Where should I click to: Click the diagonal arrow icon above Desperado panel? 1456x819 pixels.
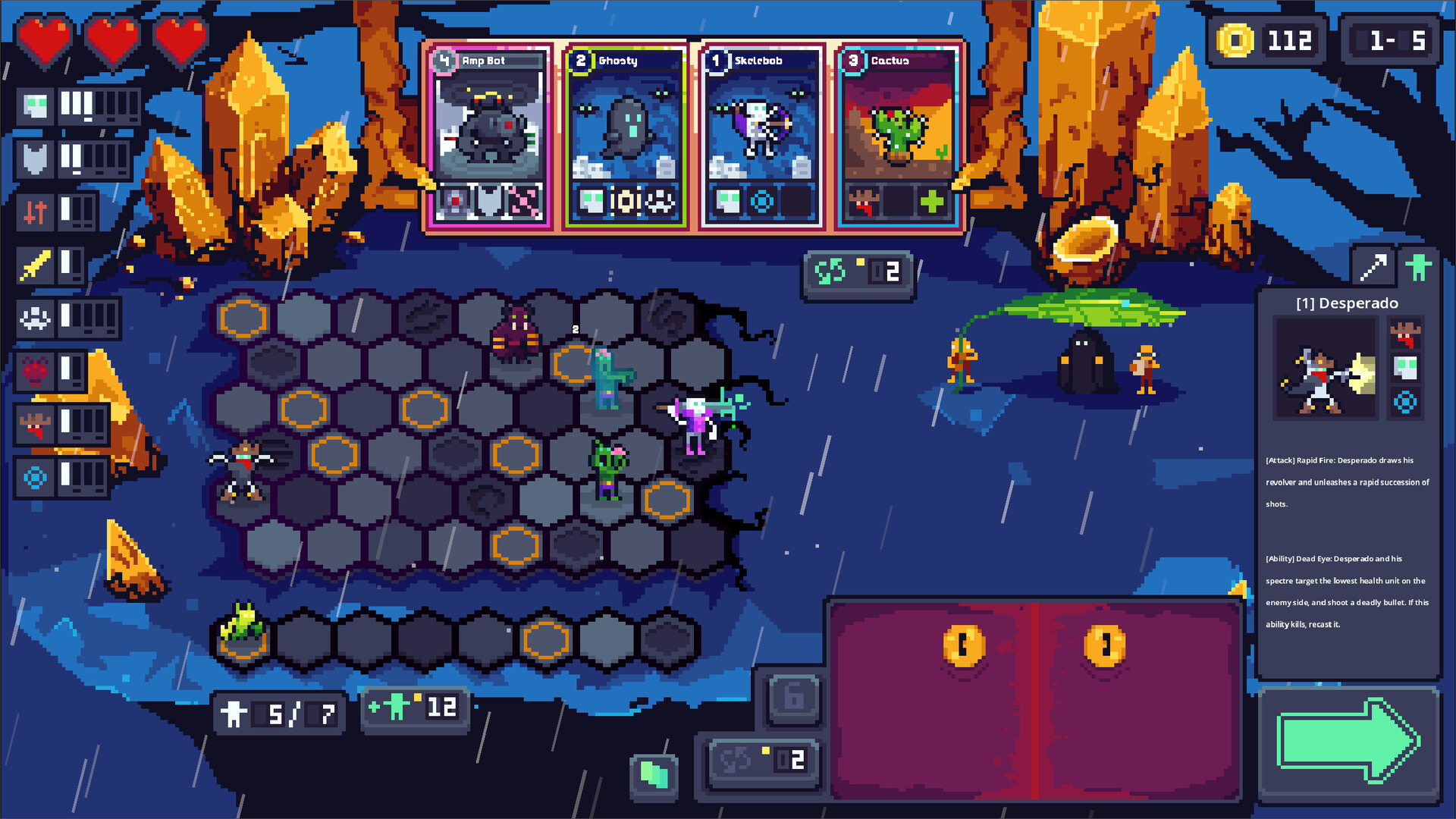point(1376,266)
